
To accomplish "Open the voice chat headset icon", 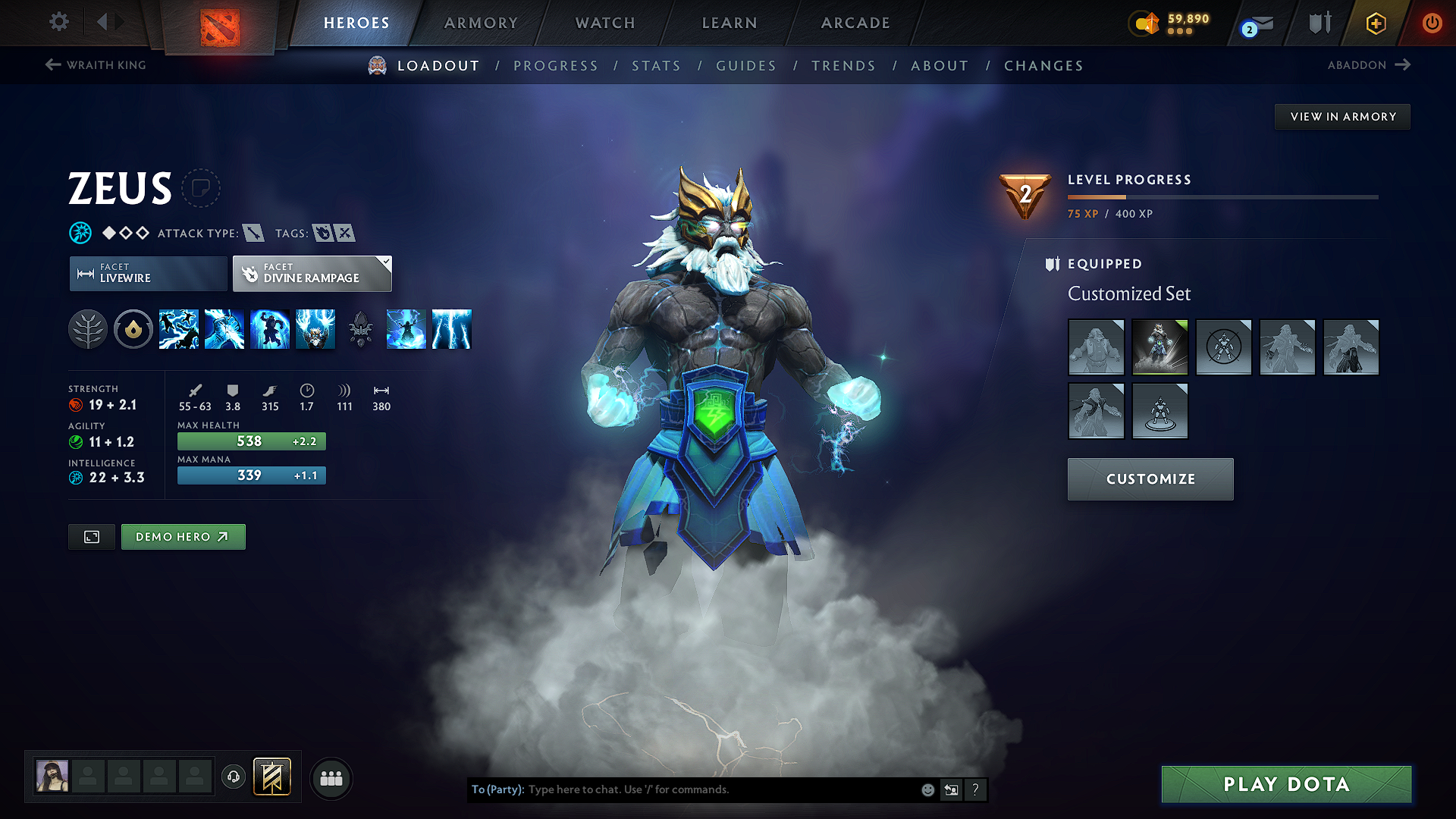I will pyautogui.click(x=233, y=778).
